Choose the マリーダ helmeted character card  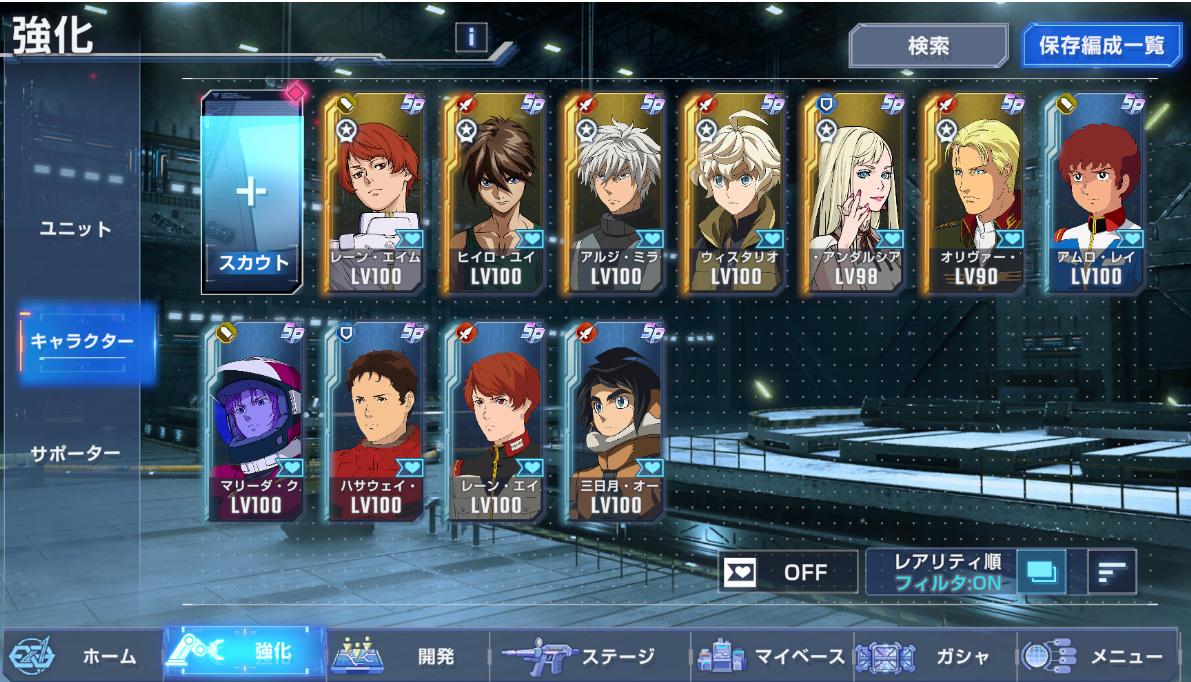[x=255, y=421]
